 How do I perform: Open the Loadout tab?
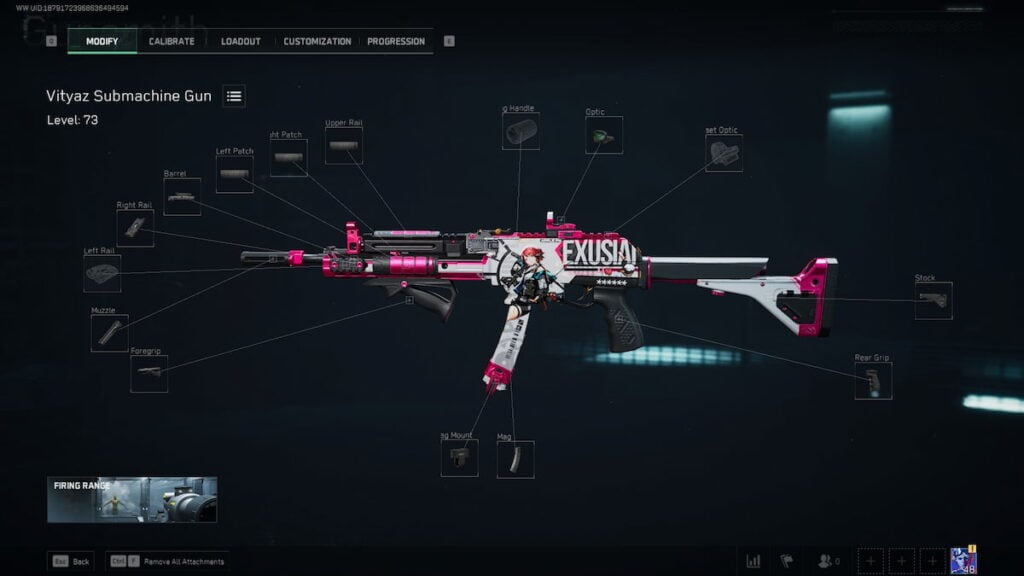[240, 41]
